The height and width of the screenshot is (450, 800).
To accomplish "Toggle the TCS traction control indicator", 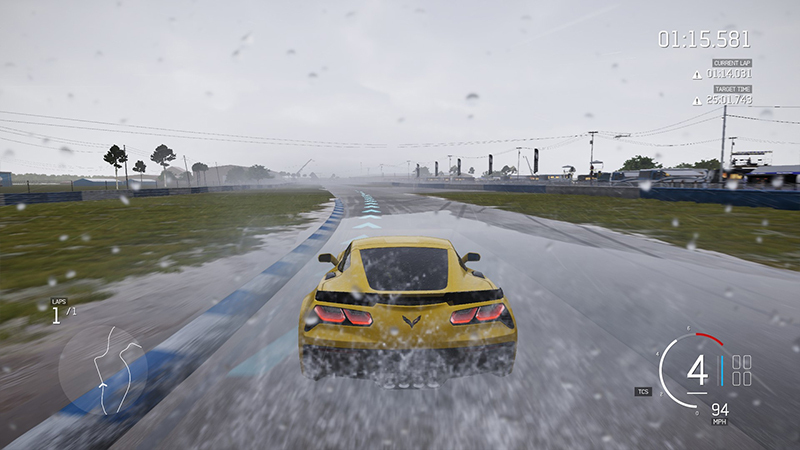I will (x=642, y=391).
